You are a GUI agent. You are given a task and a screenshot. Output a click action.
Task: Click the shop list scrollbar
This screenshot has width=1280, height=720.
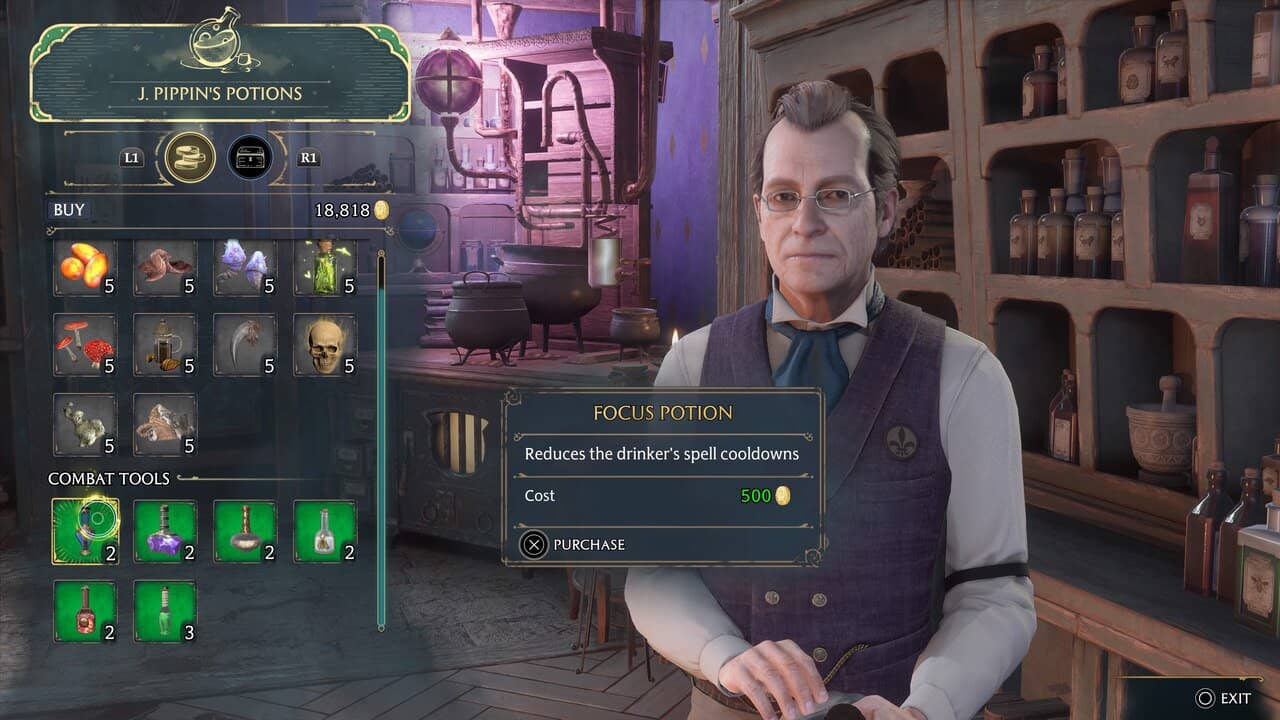pos(381,440)
